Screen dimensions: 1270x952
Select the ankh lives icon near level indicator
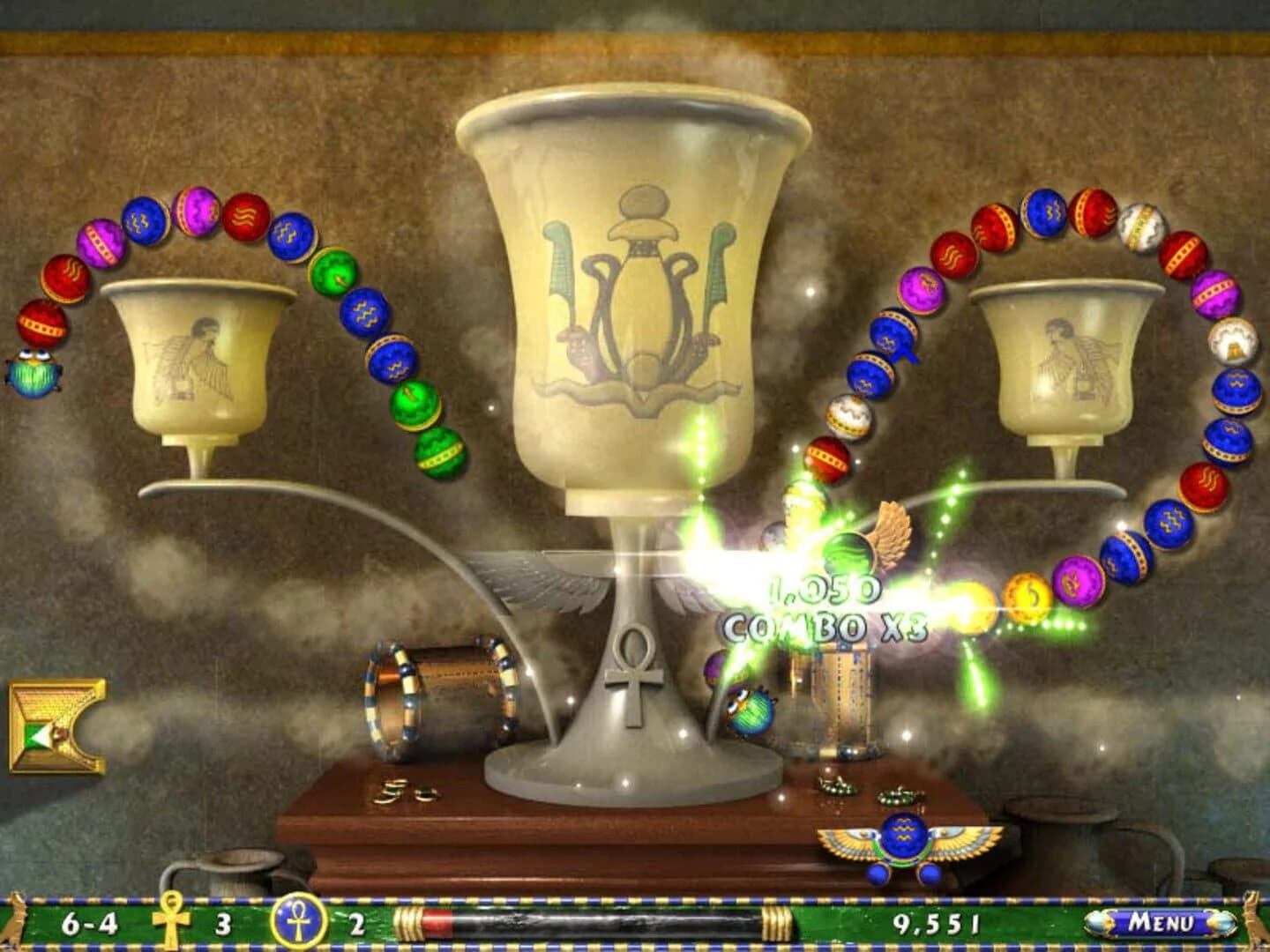click(169, 924)
